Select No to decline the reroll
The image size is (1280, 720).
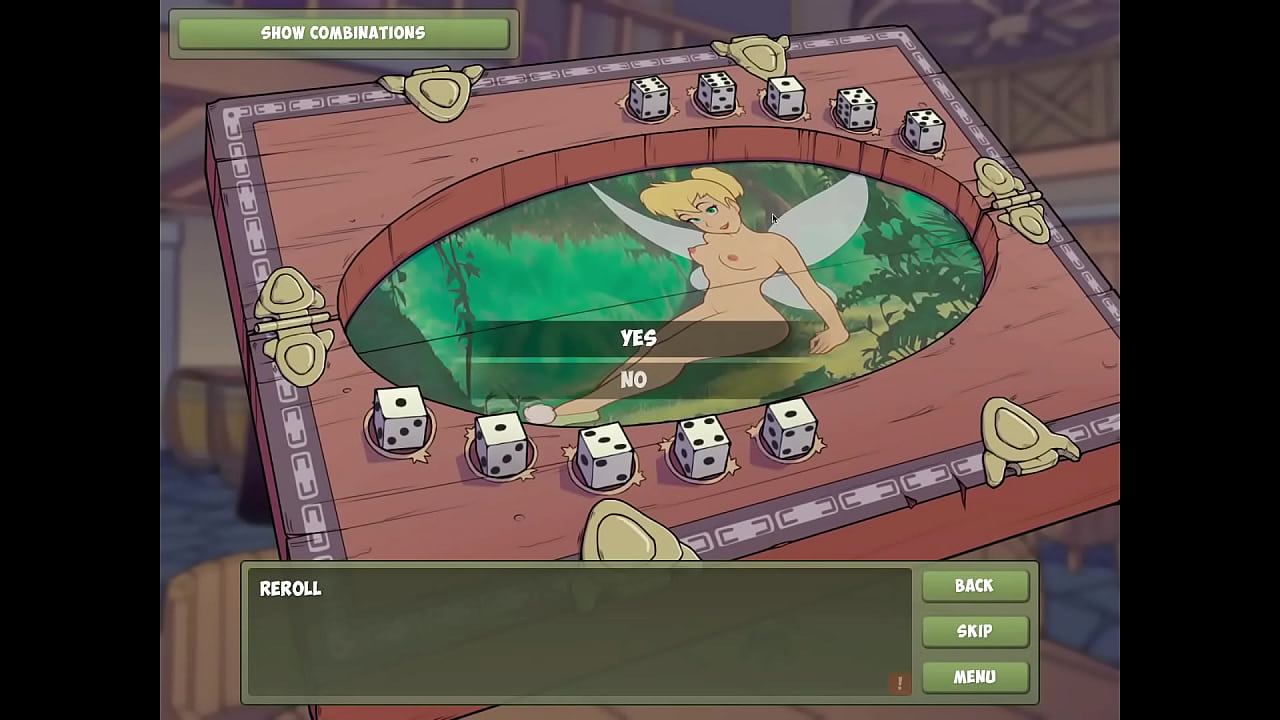634,380
